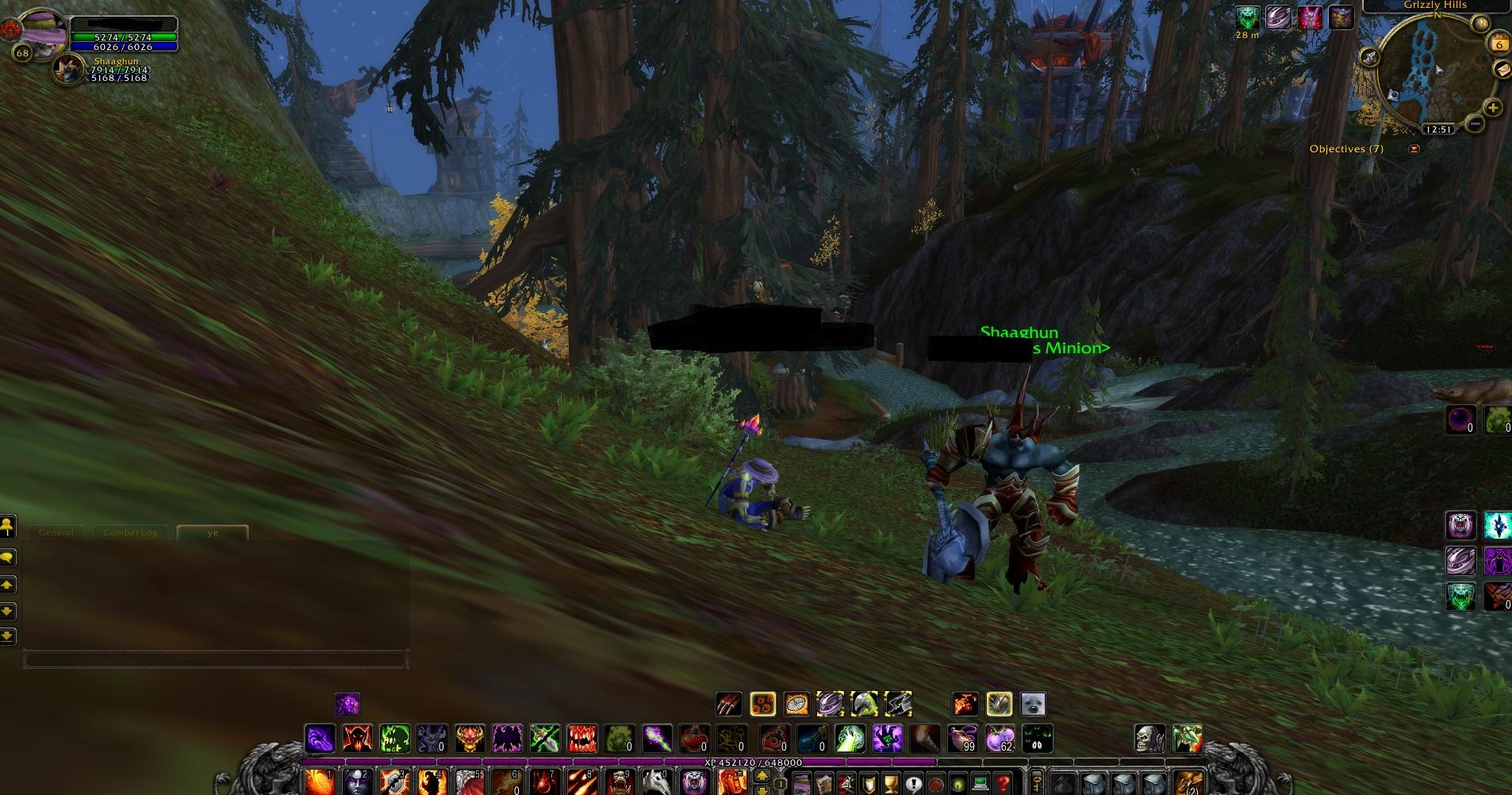Open the chat speech bubble menu
Screen dimensions: 1512x795
[x=8, y=558]
